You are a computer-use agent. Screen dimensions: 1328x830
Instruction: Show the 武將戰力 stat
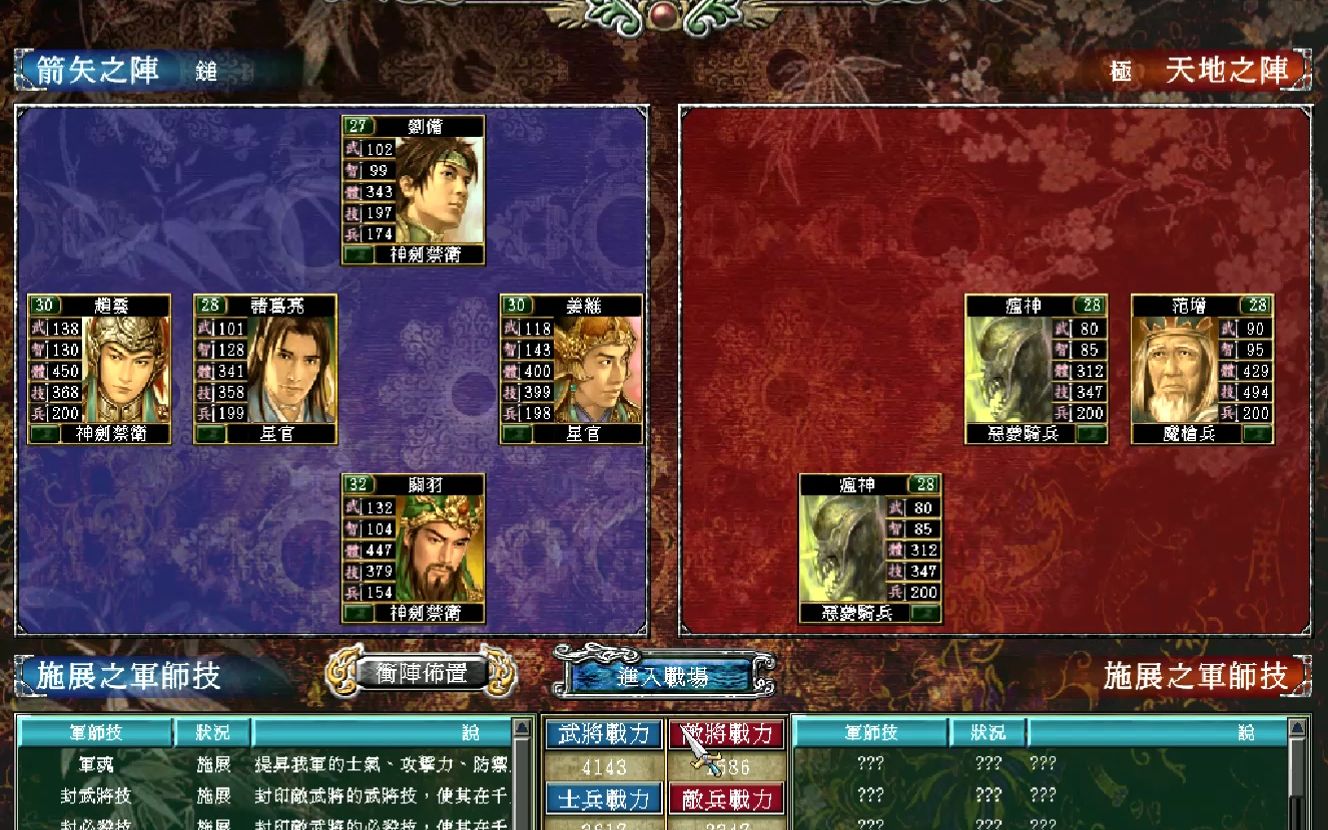603,734
